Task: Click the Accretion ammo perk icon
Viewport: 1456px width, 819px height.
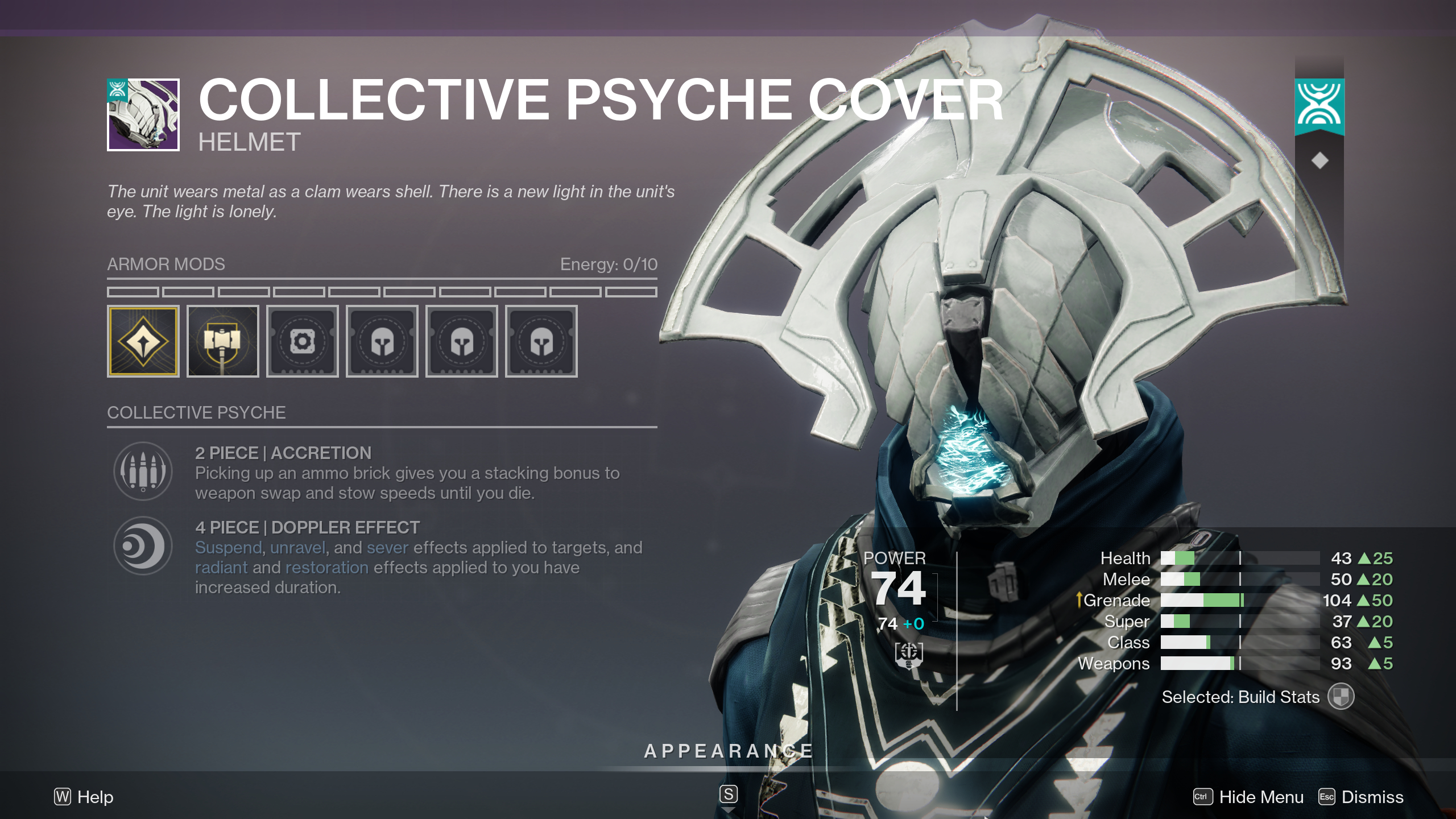Action: click(x=142, y=472)
